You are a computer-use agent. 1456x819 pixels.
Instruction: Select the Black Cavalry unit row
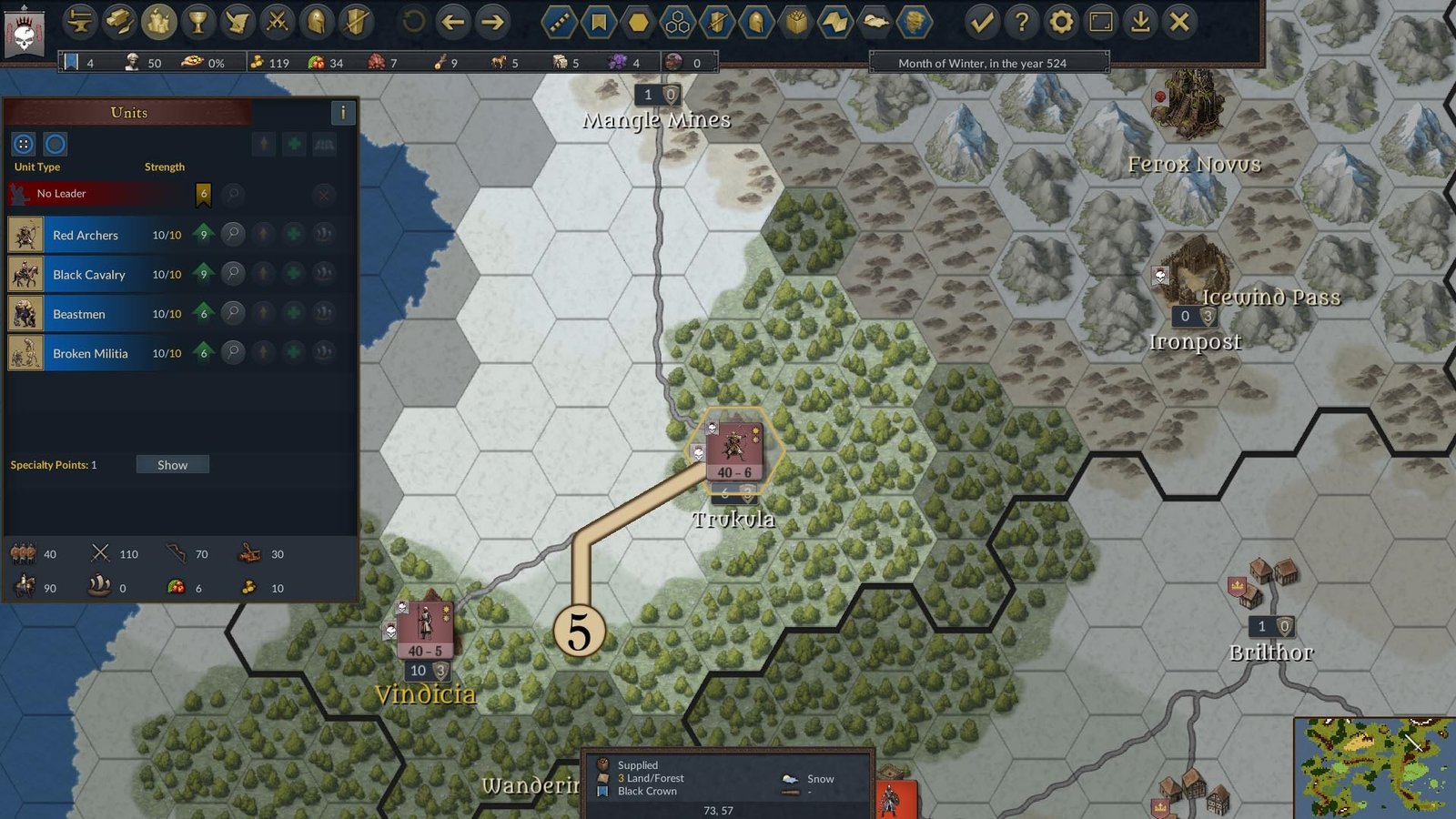(x=89, y=275)
